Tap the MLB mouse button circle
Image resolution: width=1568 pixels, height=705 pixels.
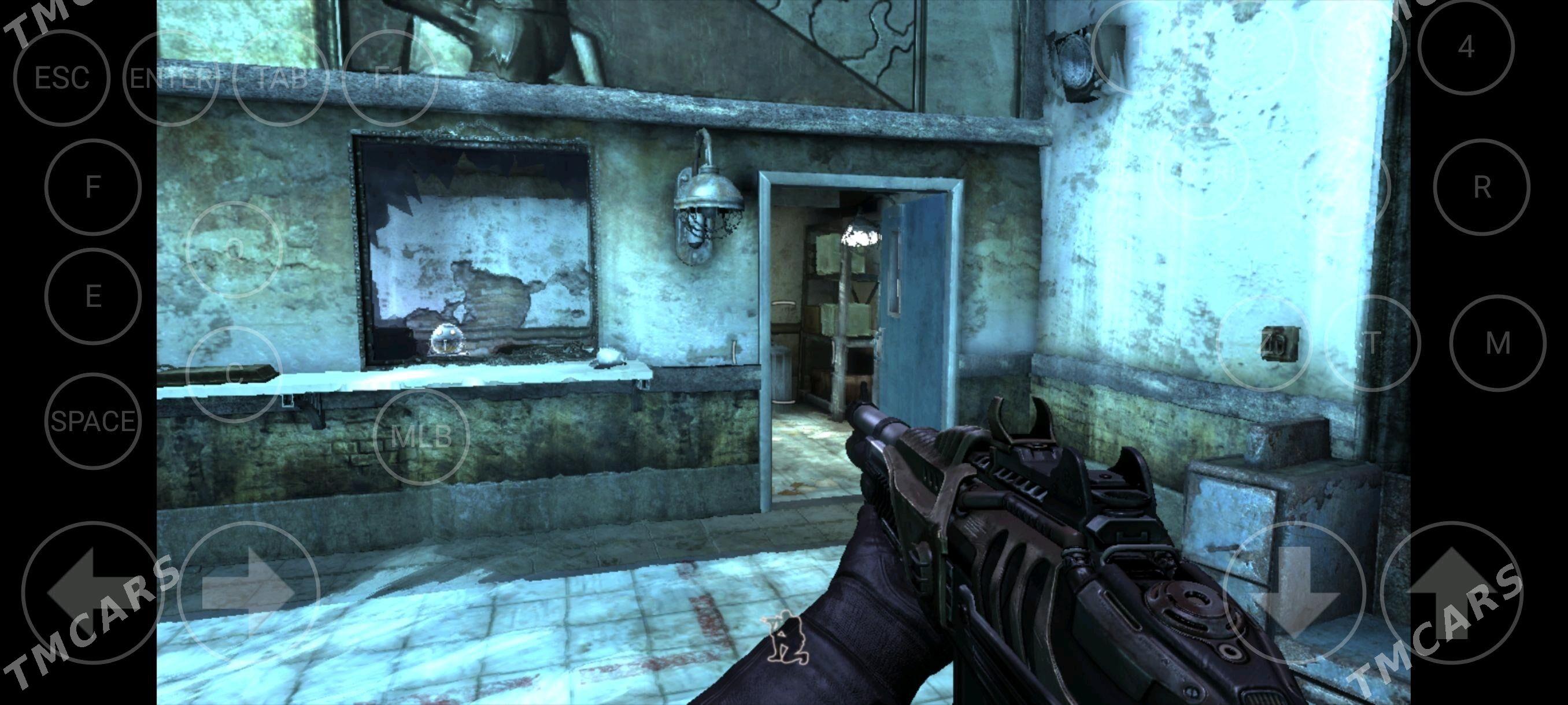coord(422,436)
